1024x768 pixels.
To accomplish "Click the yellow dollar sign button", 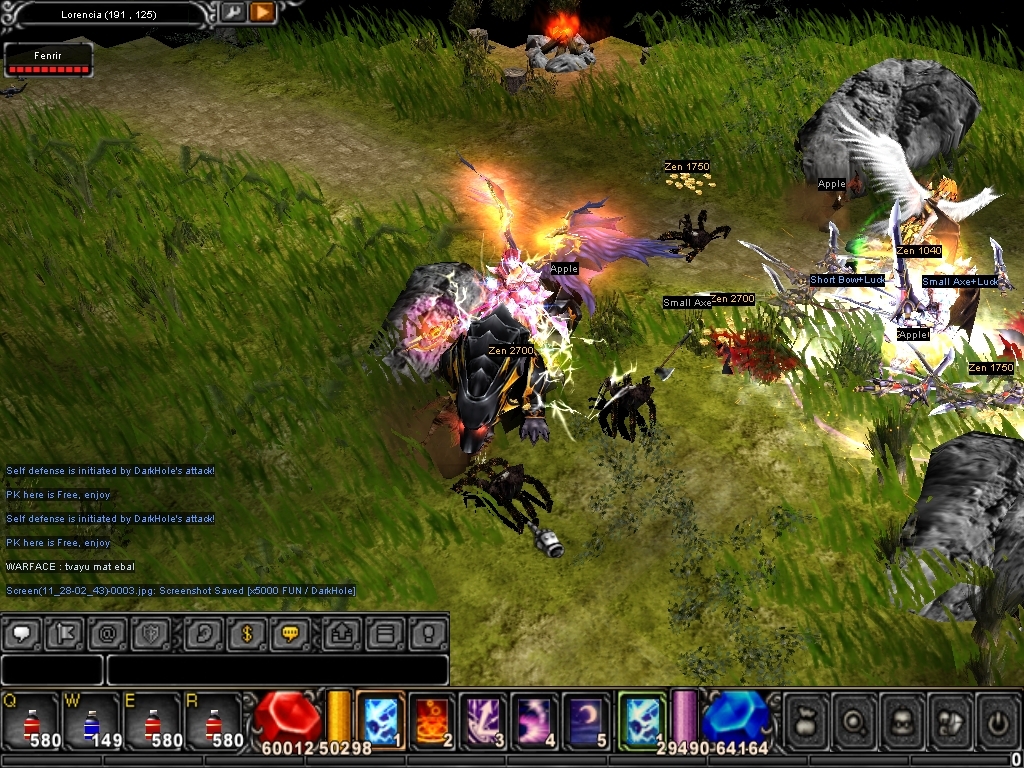I will click(247, 633).
